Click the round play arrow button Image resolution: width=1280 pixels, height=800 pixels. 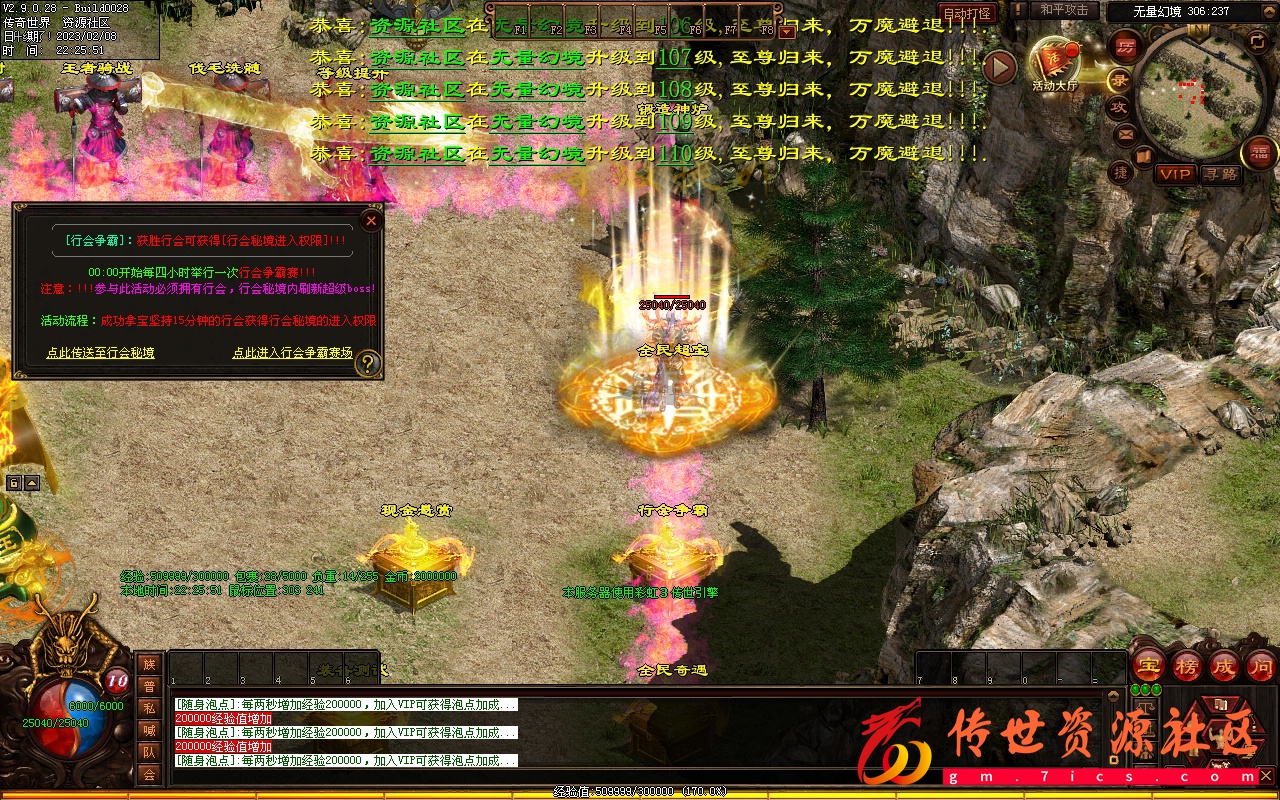(x=999, y=67)
